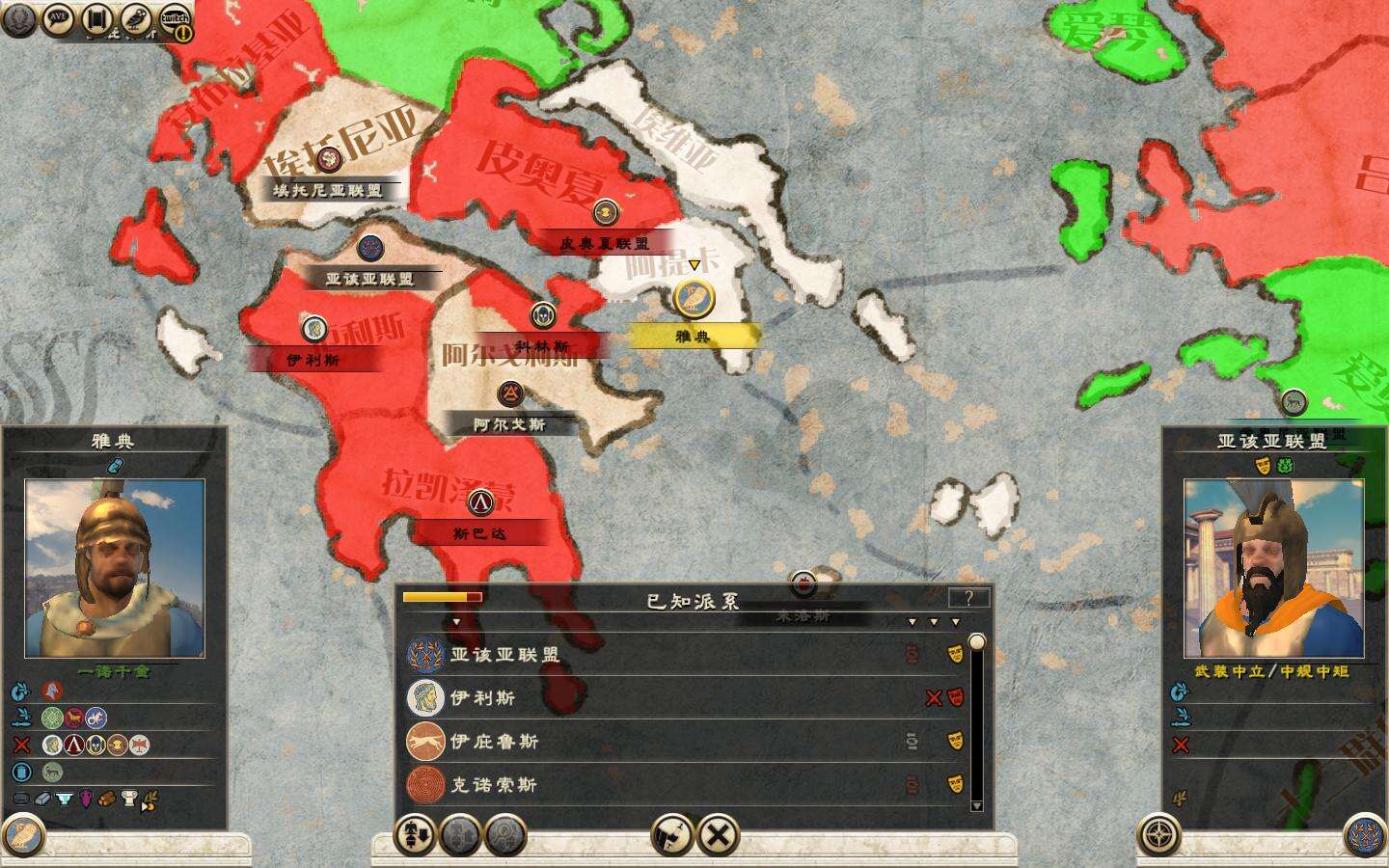Open the question mark help button
Viewport: 1389px width, 868px height.
click(968, 598)
